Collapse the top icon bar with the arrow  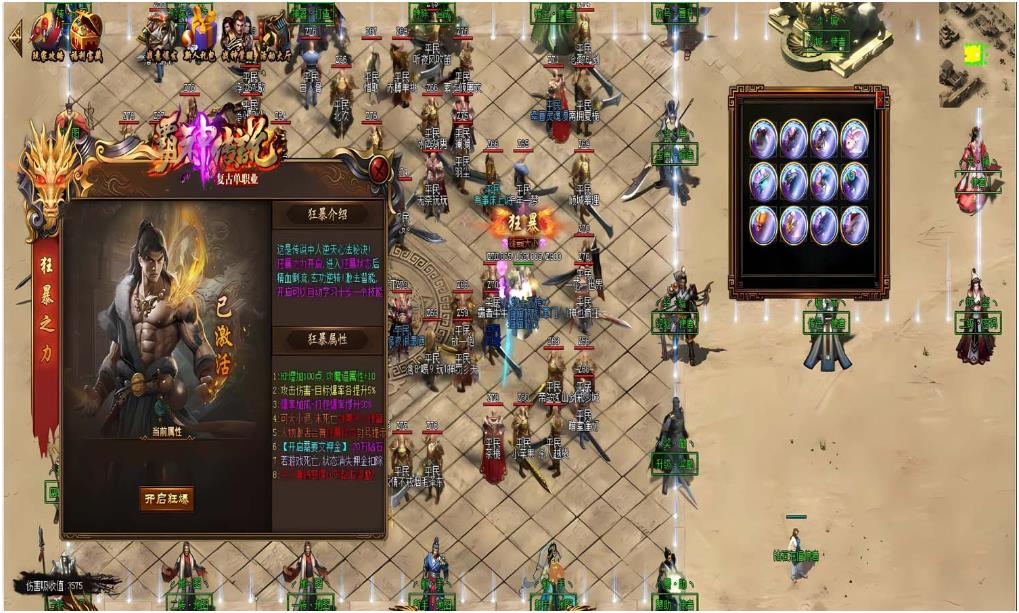point(15,36)
